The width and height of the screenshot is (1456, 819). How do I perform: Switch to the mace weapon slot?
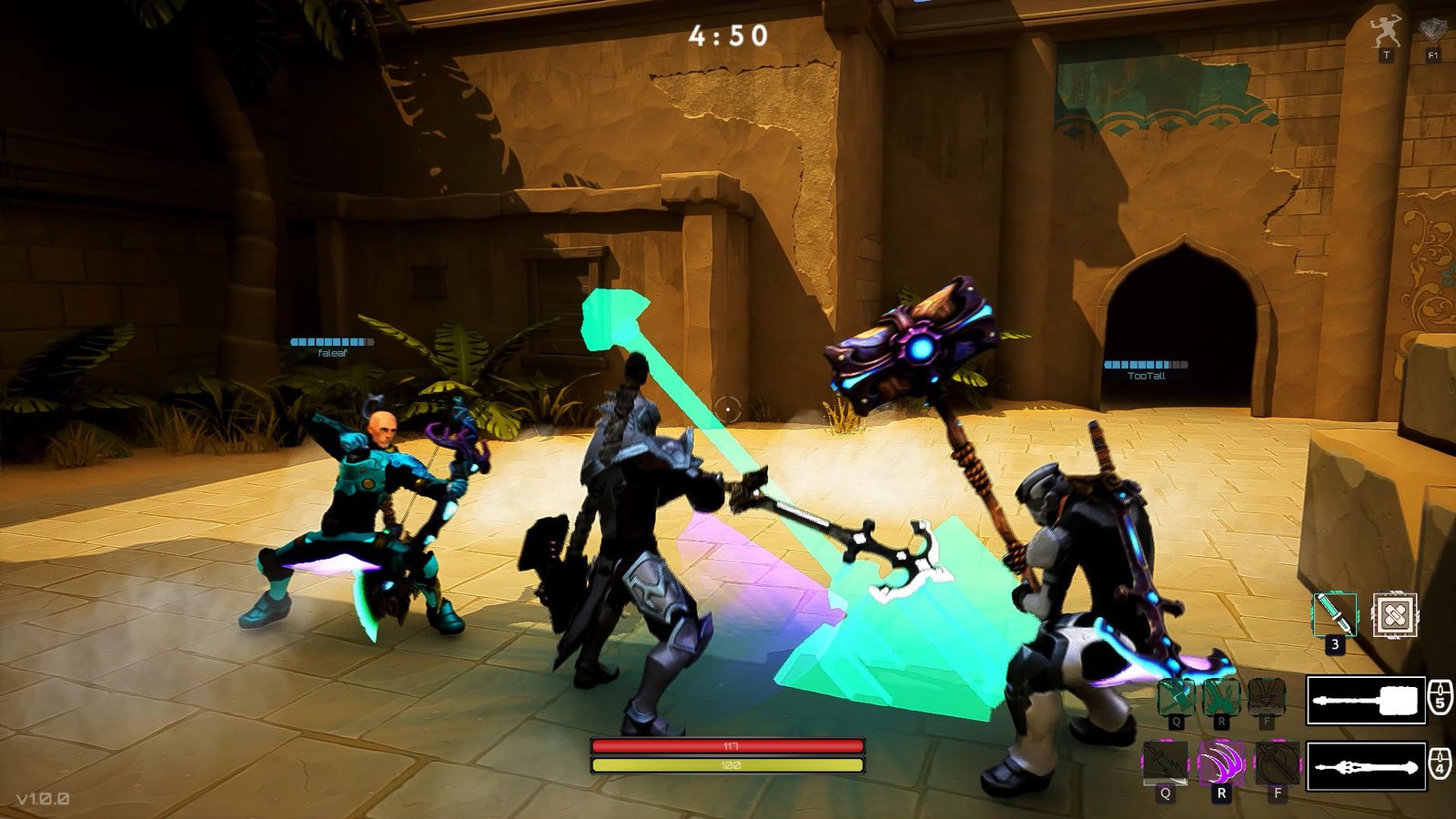pyautogui.click(x=1366, y=766)
